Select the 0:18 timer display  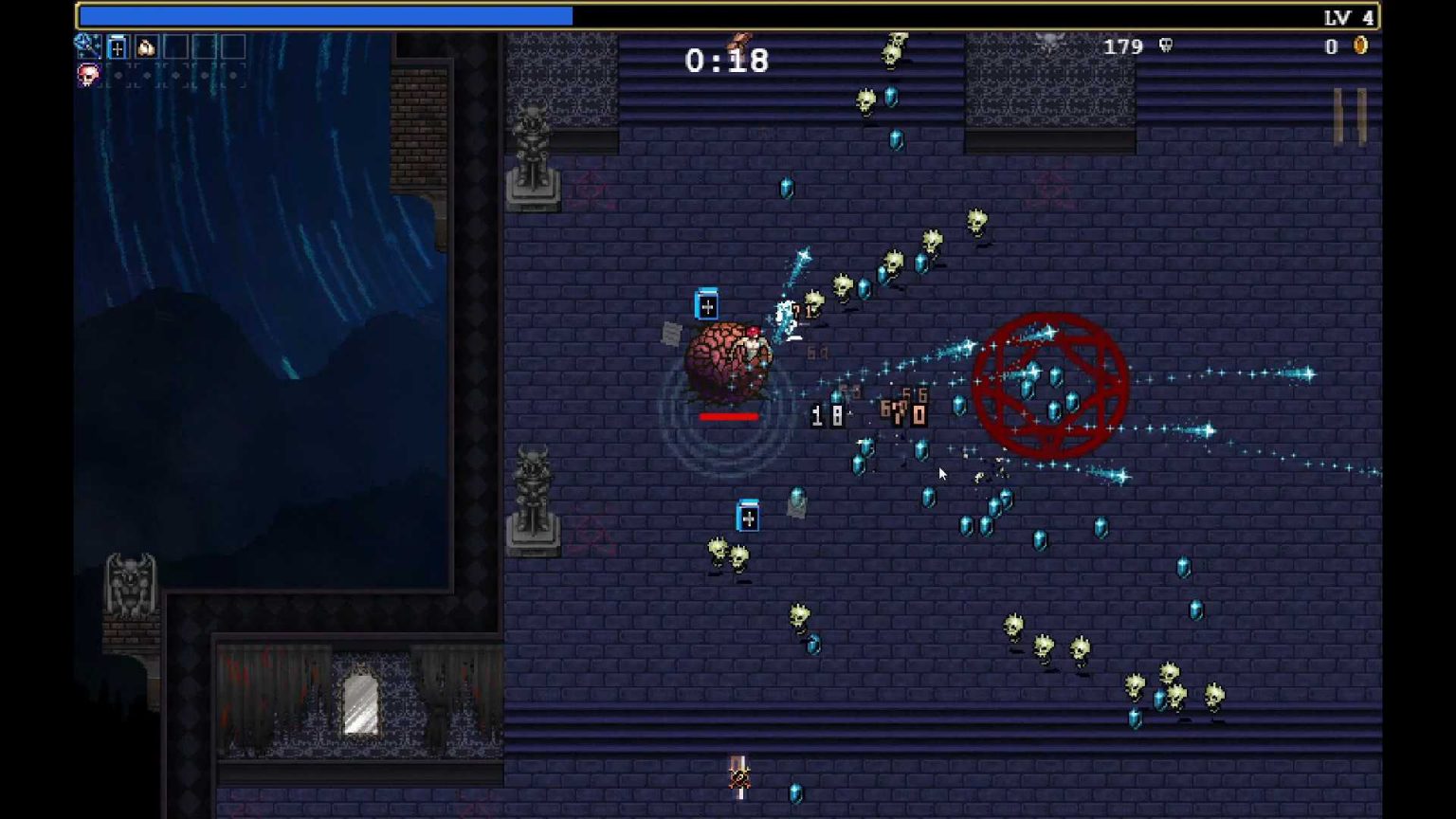tap(726, 61)
